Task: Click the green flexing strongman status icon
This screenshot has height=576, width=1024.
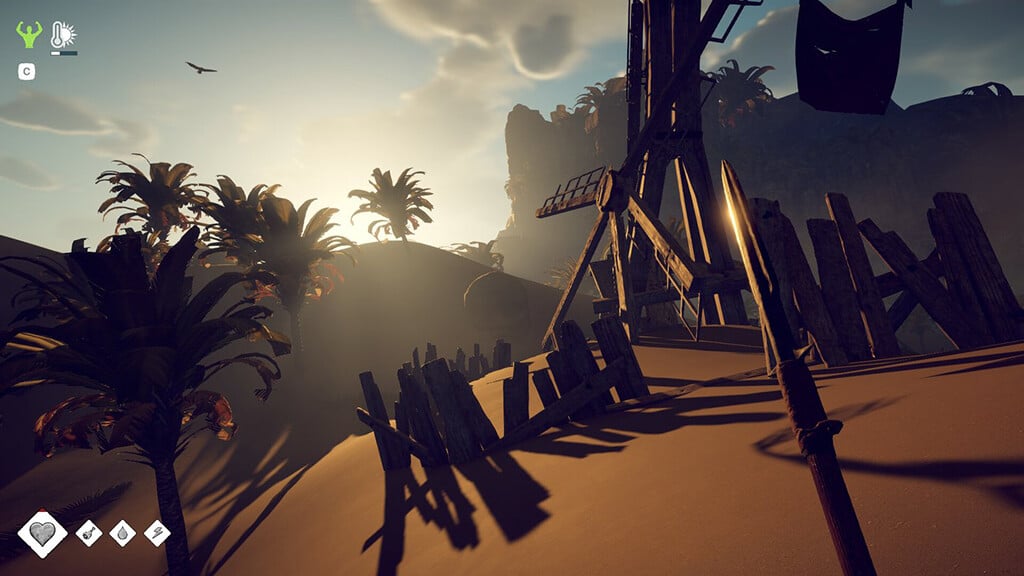Action: [29, 35]
